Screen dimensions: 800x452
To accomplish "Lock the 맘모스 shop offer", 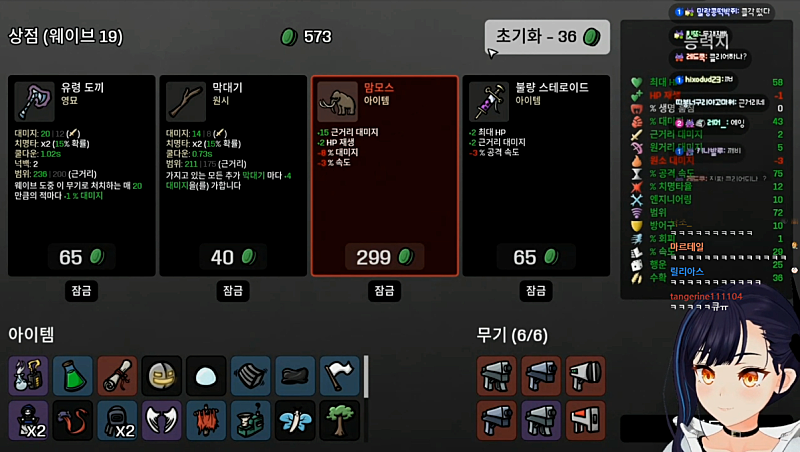I will [x=385, y=291].
